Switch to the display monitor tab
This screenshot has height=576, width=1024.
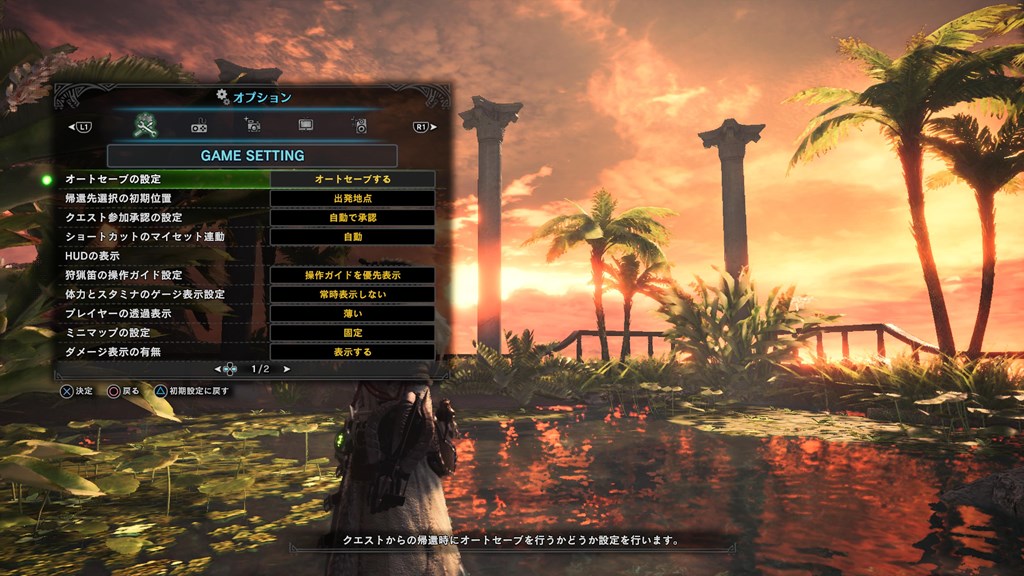point(306,127)
